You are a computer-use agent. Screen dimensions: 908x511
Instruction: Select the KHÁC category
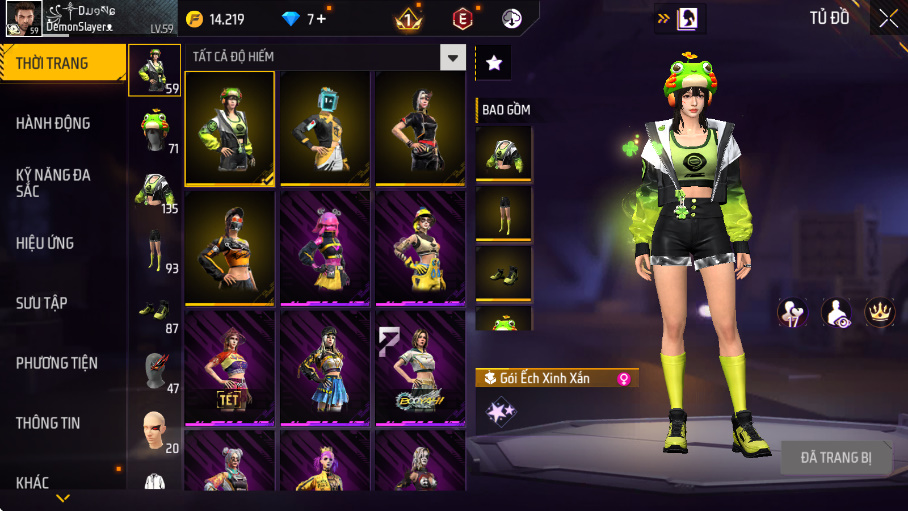[62, 483]
